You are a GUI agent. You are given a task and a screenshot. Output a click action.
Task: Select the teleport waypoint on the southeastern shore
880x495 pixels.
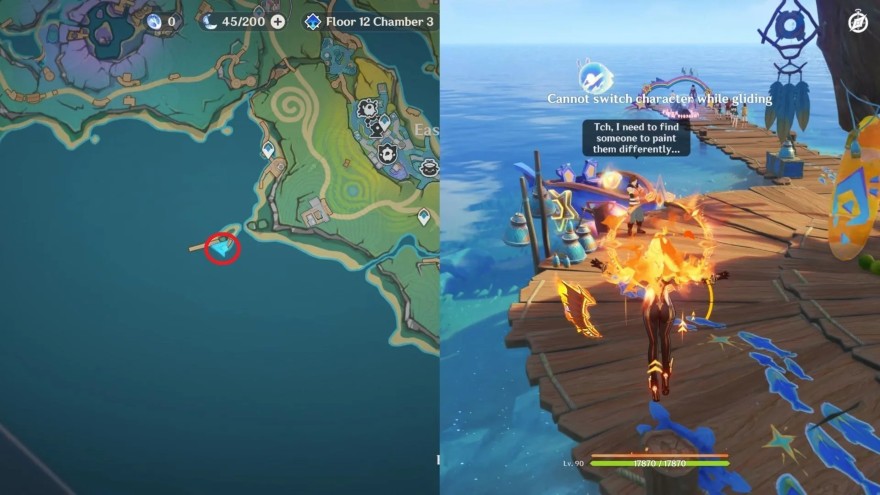[424, 216]
